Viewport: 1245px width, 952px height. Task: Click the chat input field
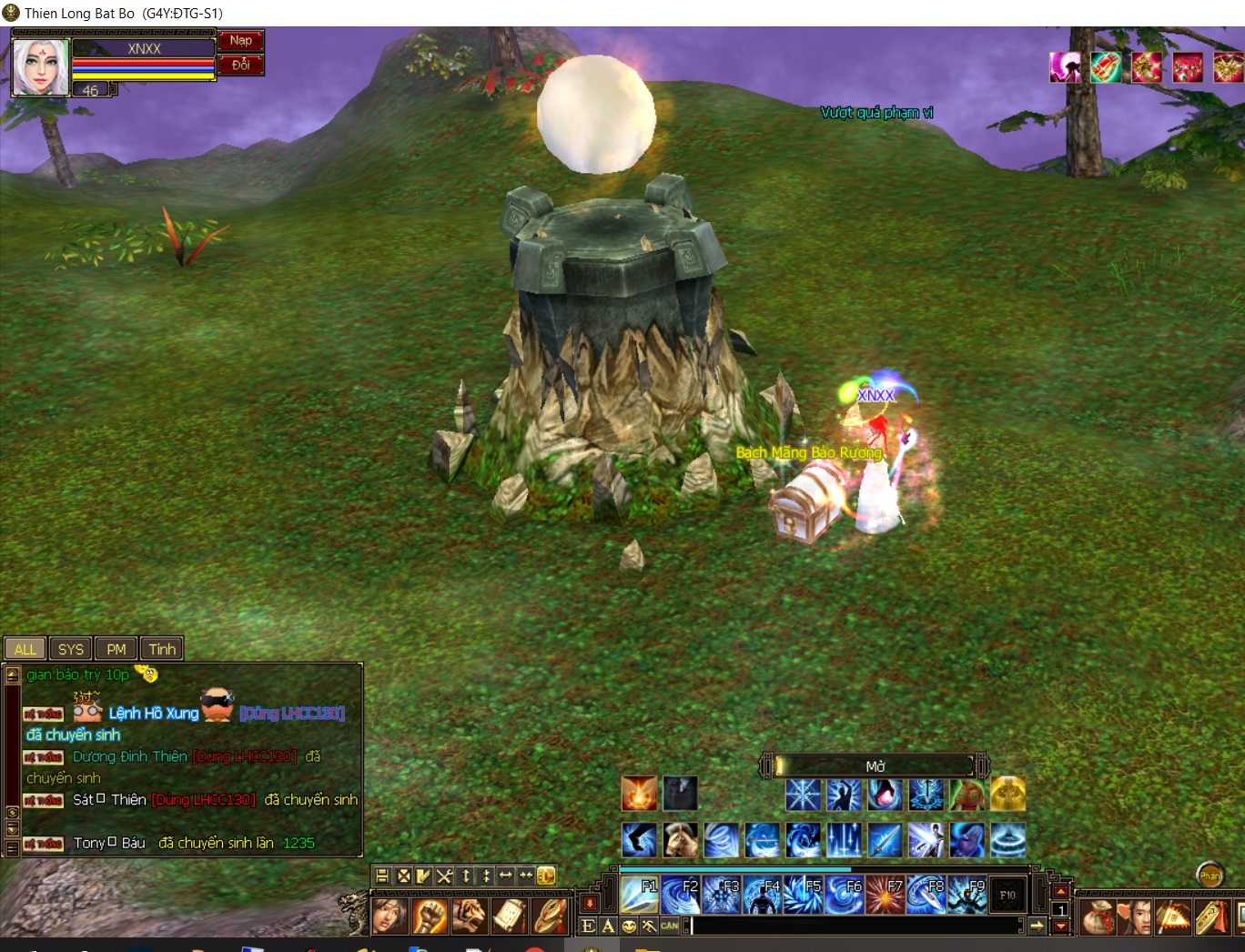click(855, 926)
